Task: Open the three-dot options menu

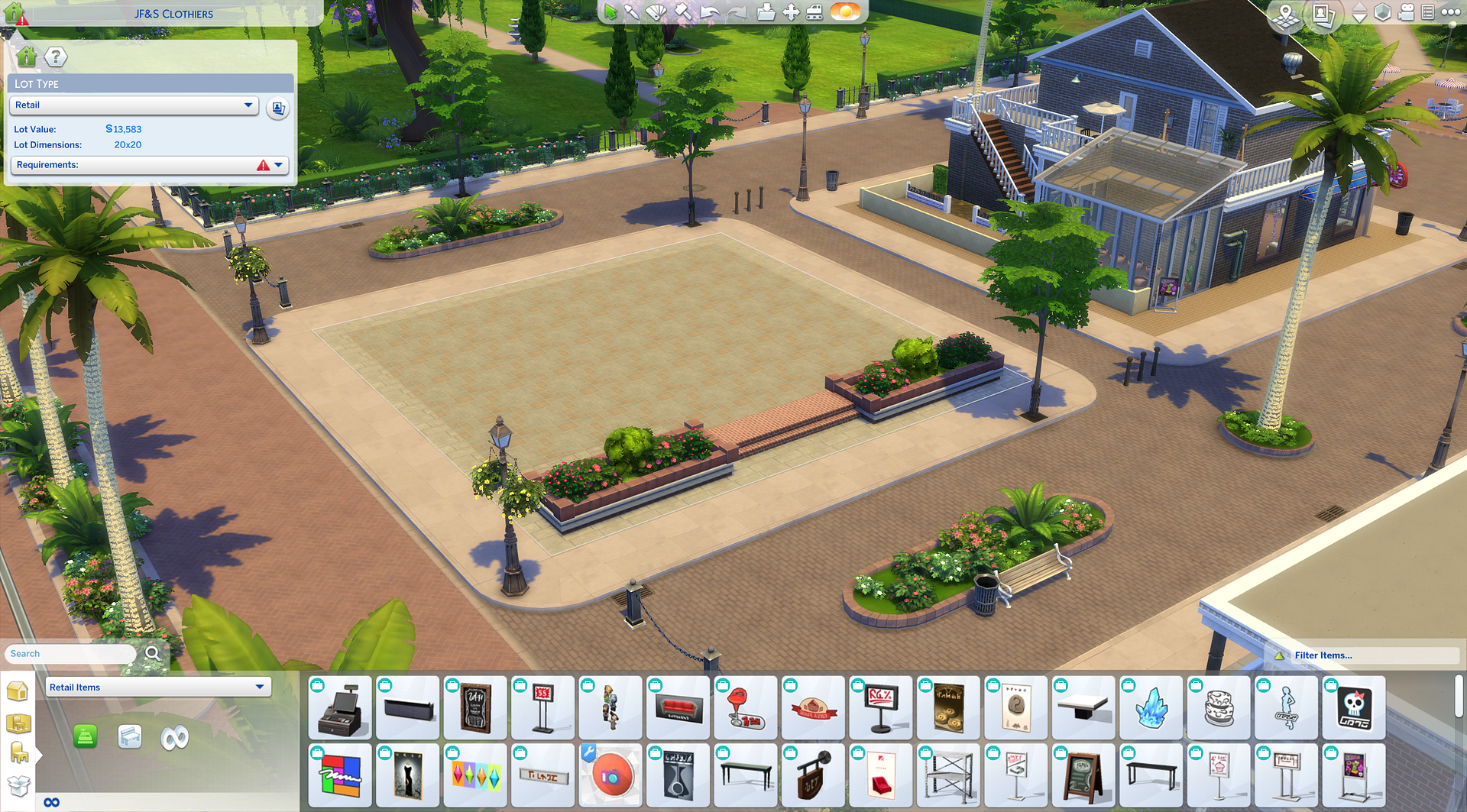Action: (1450, 12)
